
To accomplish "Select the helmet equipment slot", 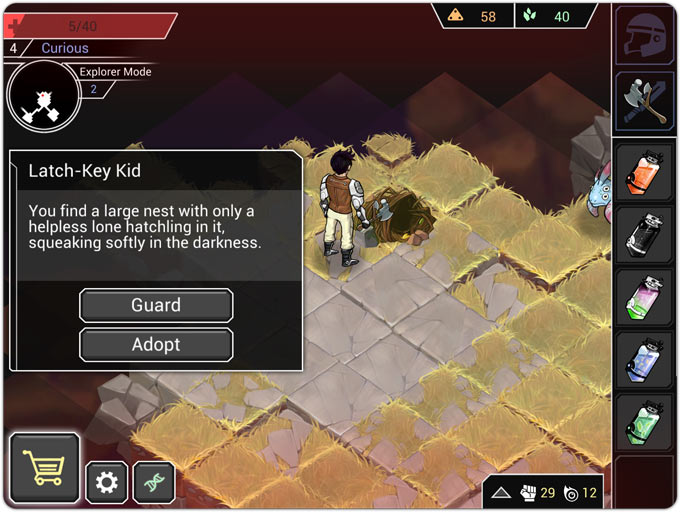I will pyautogui.click(x=644, y=36).
